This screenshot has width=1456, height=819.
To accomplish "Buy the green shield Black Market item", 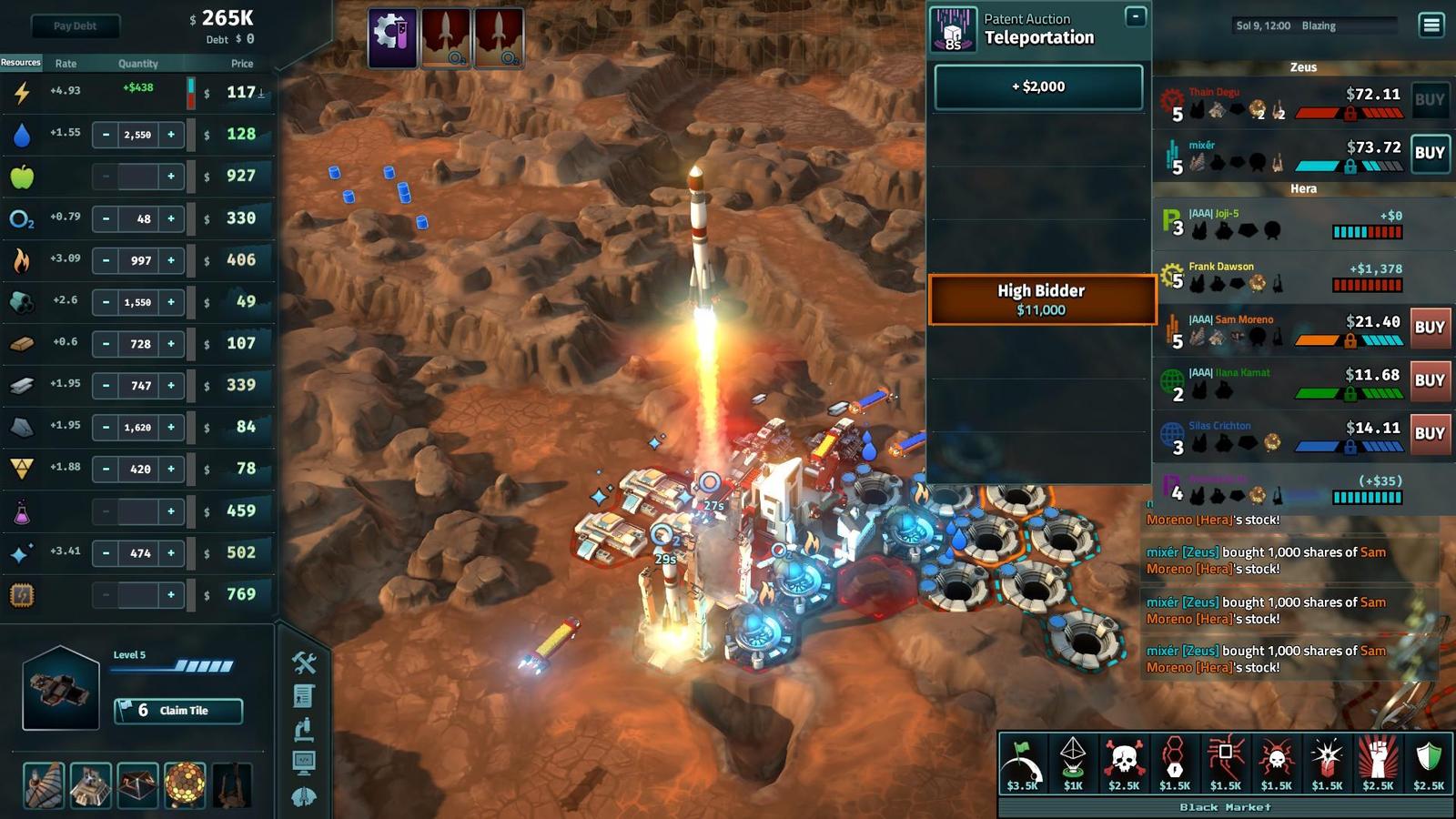I will tap(1429, 763).
